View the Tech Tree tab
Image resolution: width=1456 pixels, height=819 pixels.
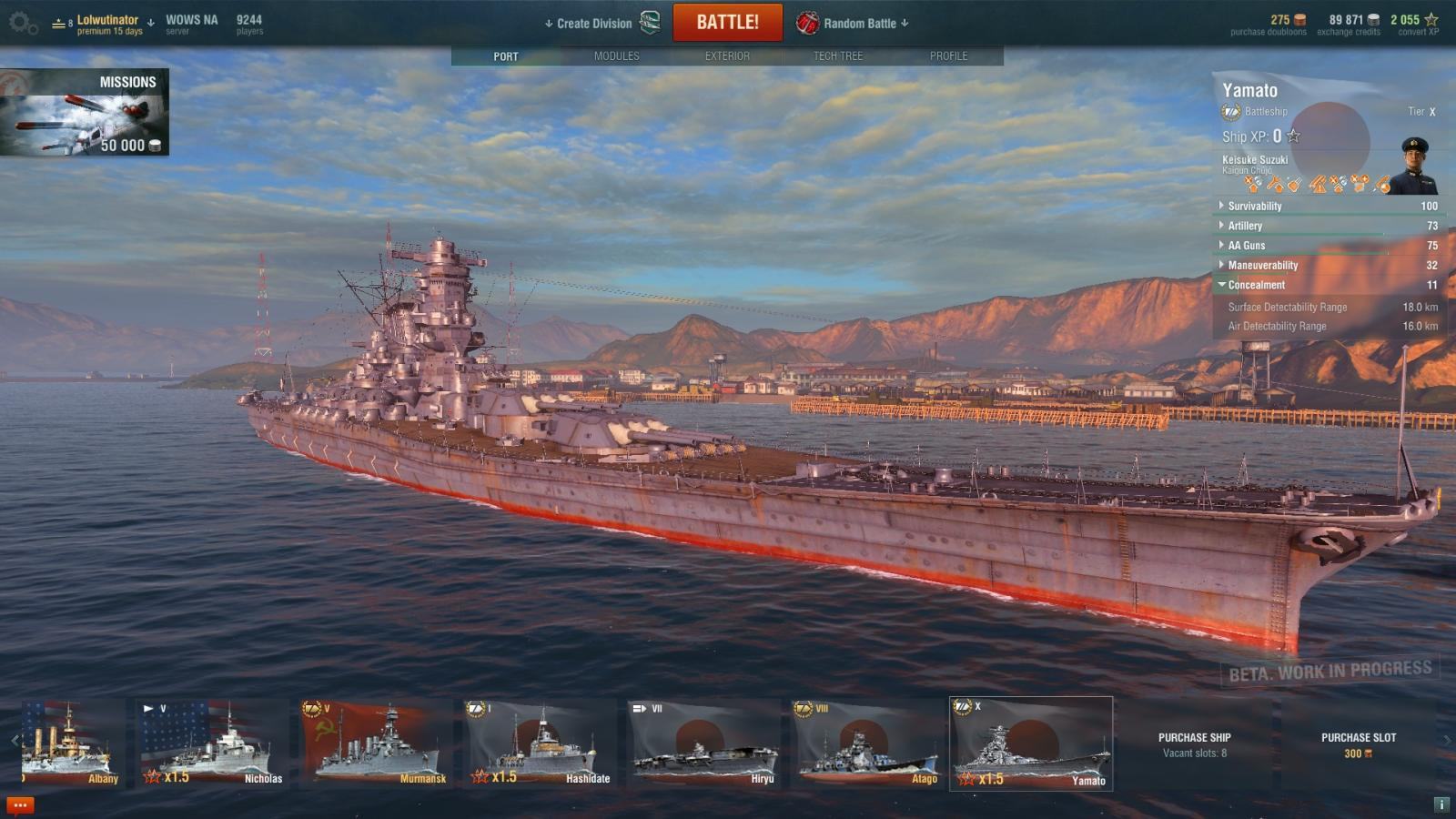tap(837, 56)
